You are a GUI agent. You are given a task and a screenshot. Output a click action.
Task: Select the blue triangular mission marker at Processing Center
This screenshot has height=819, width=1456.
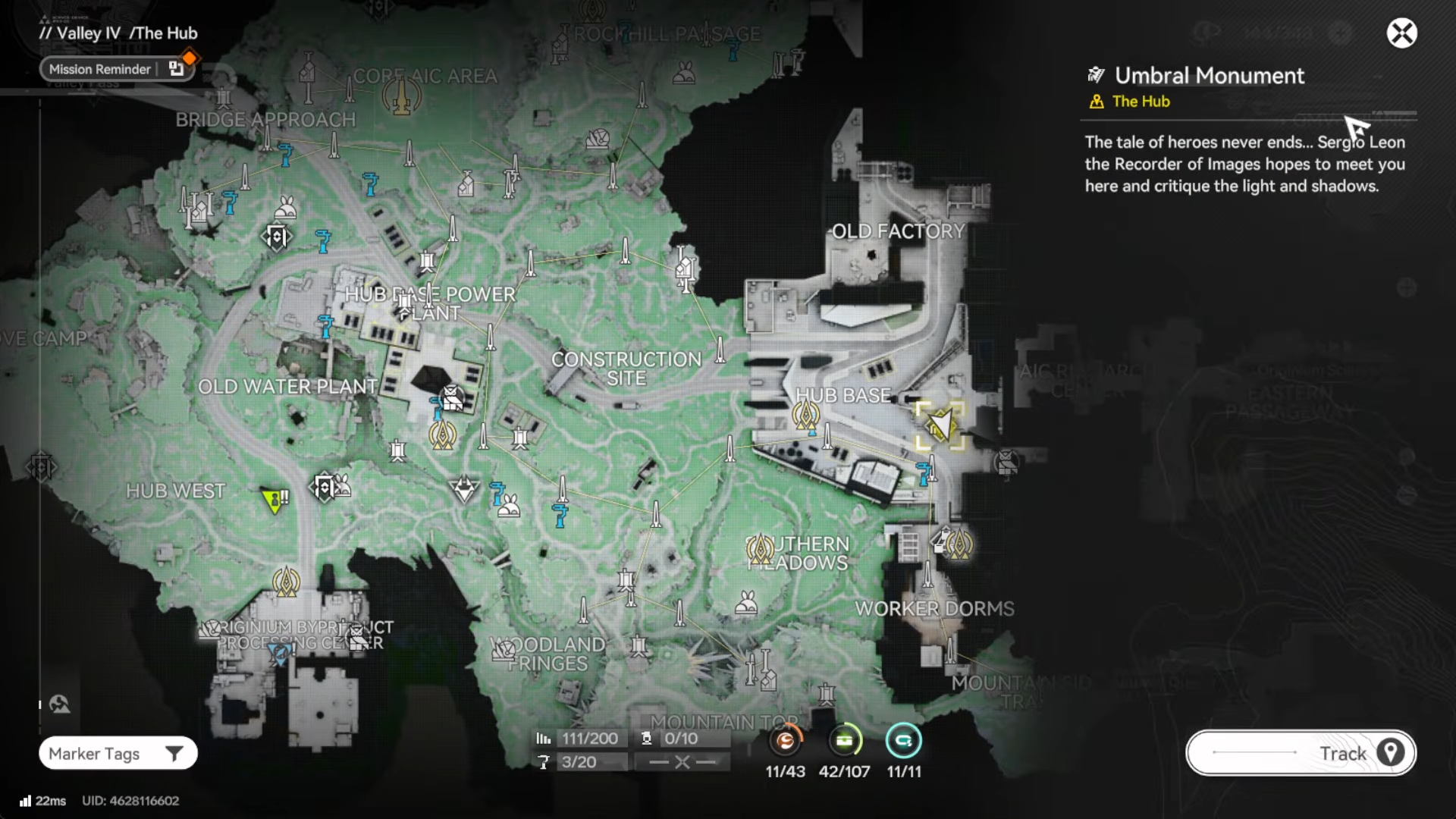coord(281,654)
